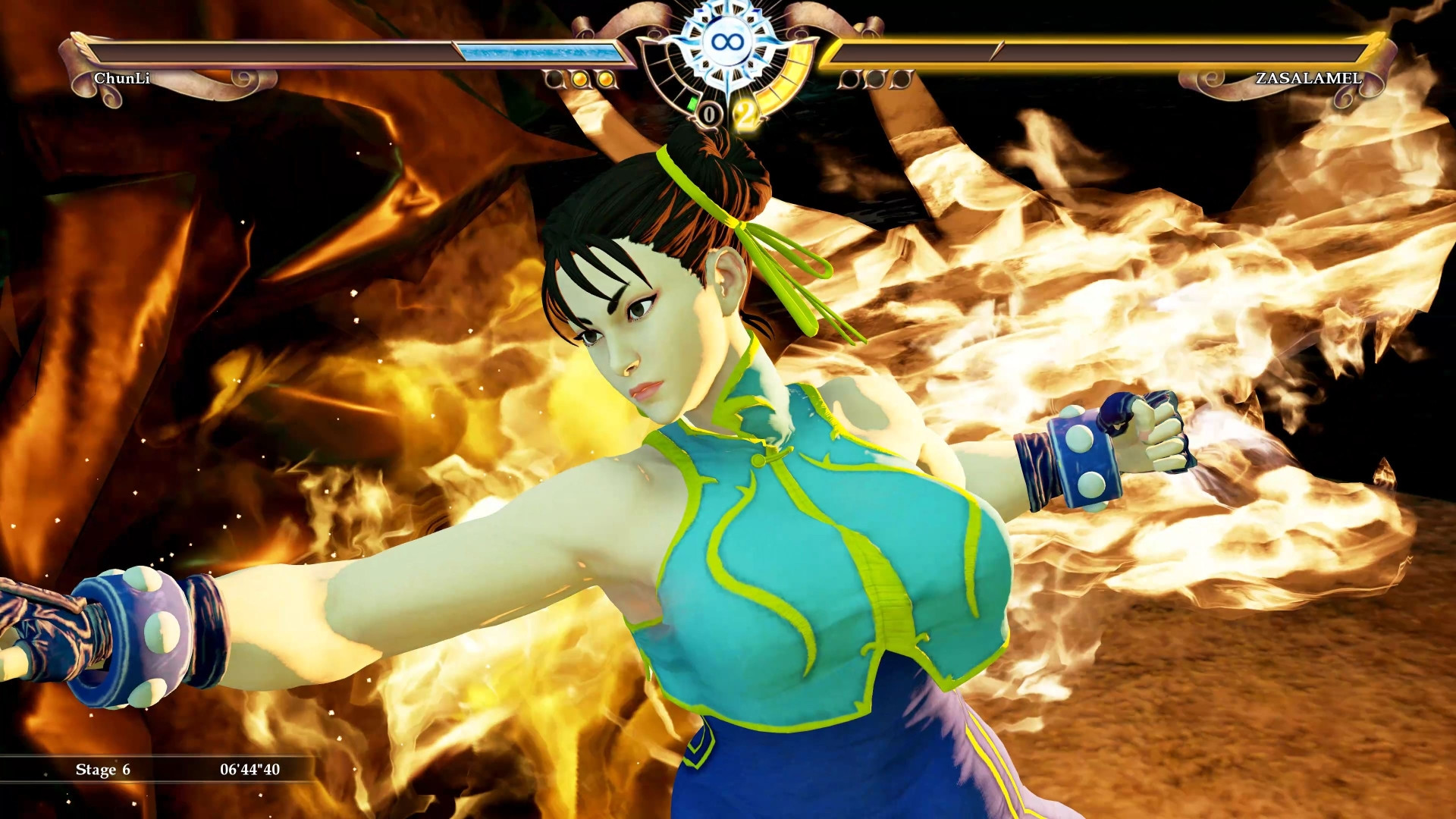This screenshot has height=819, width=1456.
Task: Toggle ChunLi's first filled round pip
Action: coord(580,79)
